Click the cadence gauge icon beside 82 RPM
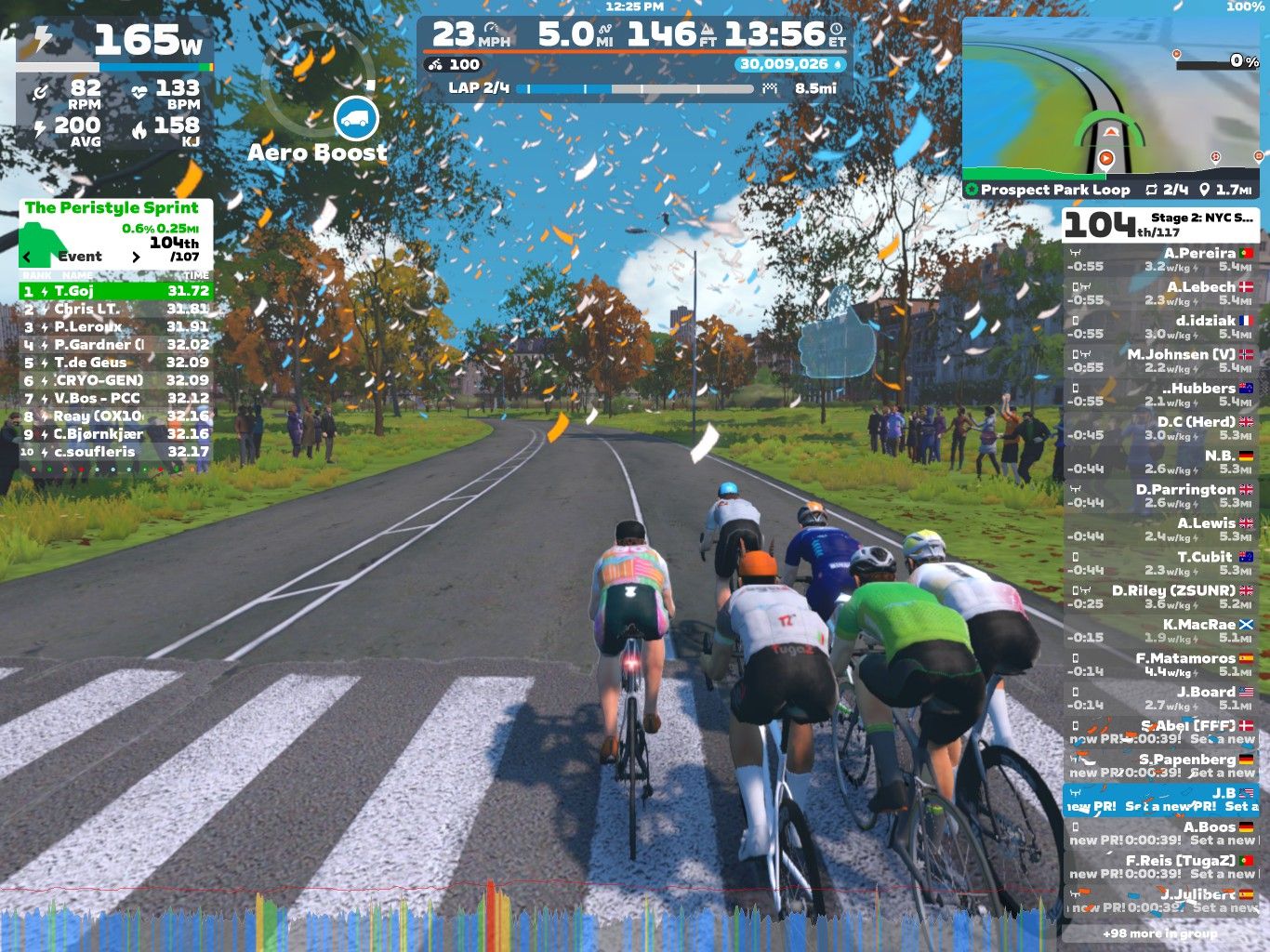Image resolution: width=1270 pixels, height=952 pixels. pyautogui.click(x=41, y=90)
